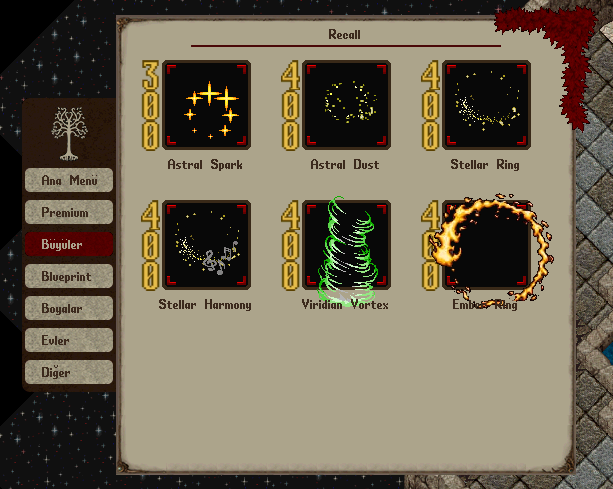This screenshot has height=489, width=613.
Task: Select the Astral Spark recall effect
Action: pos(207,106)
